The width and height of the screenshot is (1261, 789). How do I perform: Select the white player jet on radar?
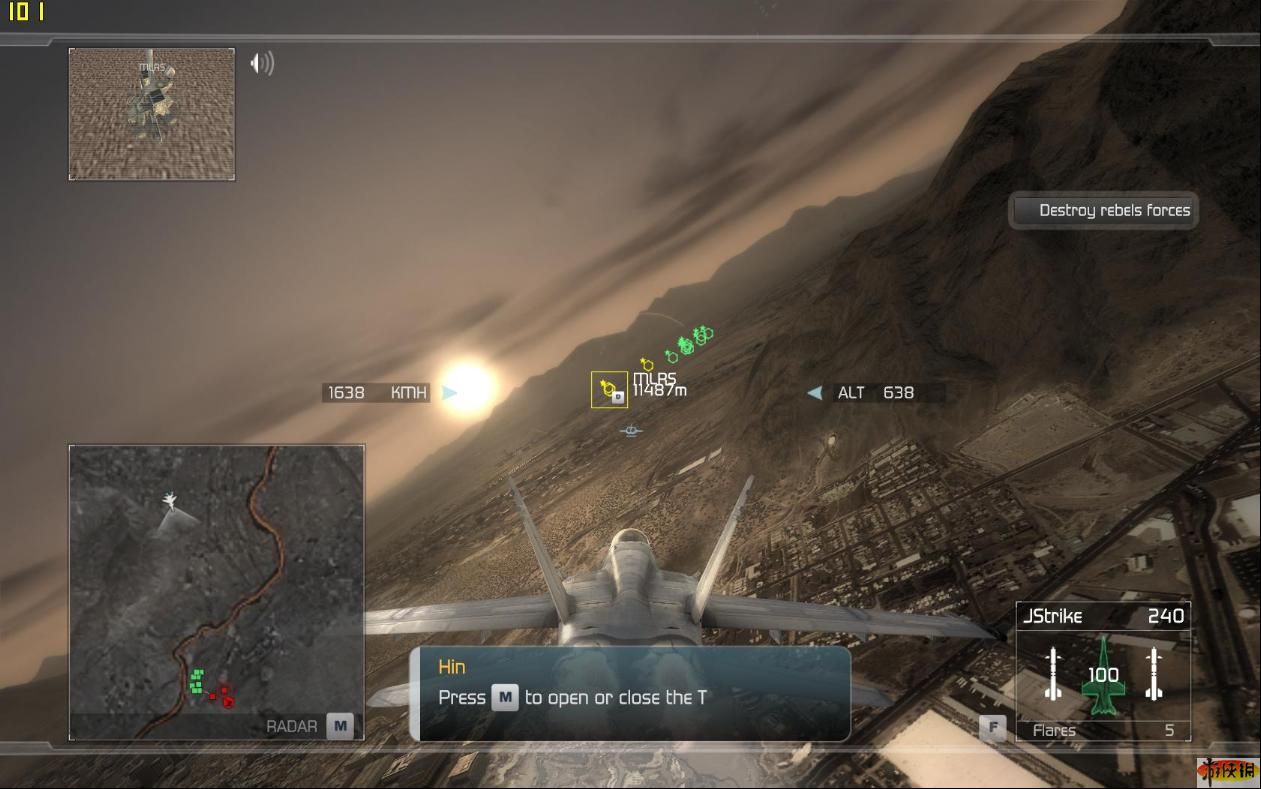point(171,498)
